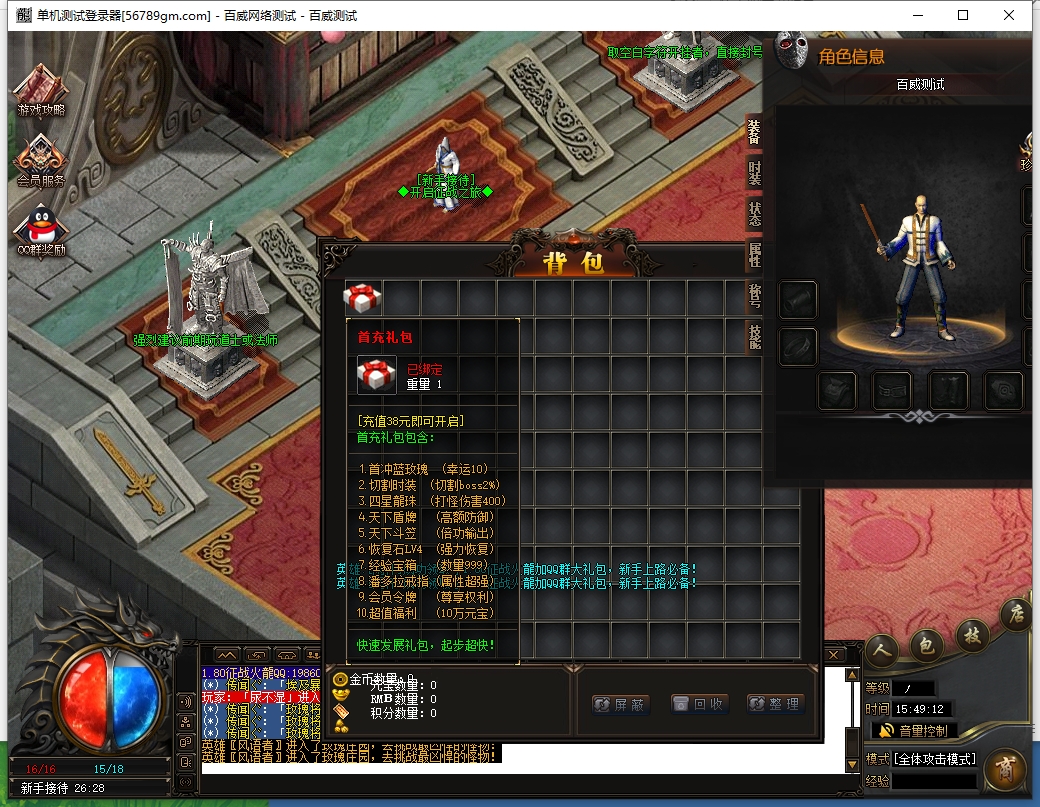Switch to the 装备 equipment tab
Image resolution: width=1040 pixels, height=807 pixels.
click(755, 132)
